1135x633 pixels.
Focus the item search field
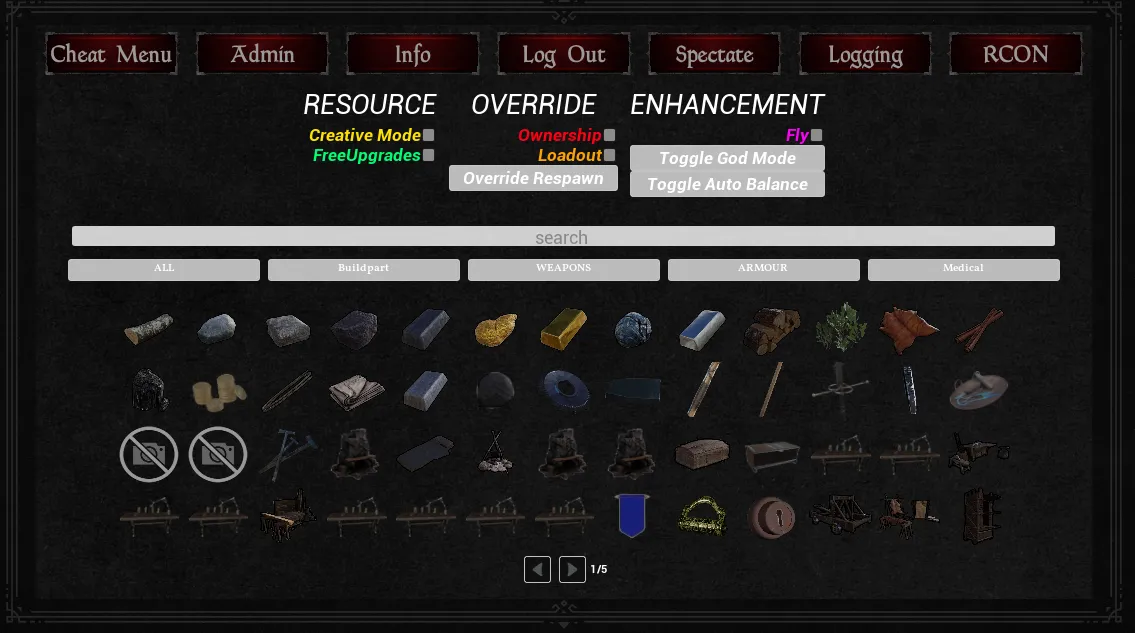coord(563,237)
